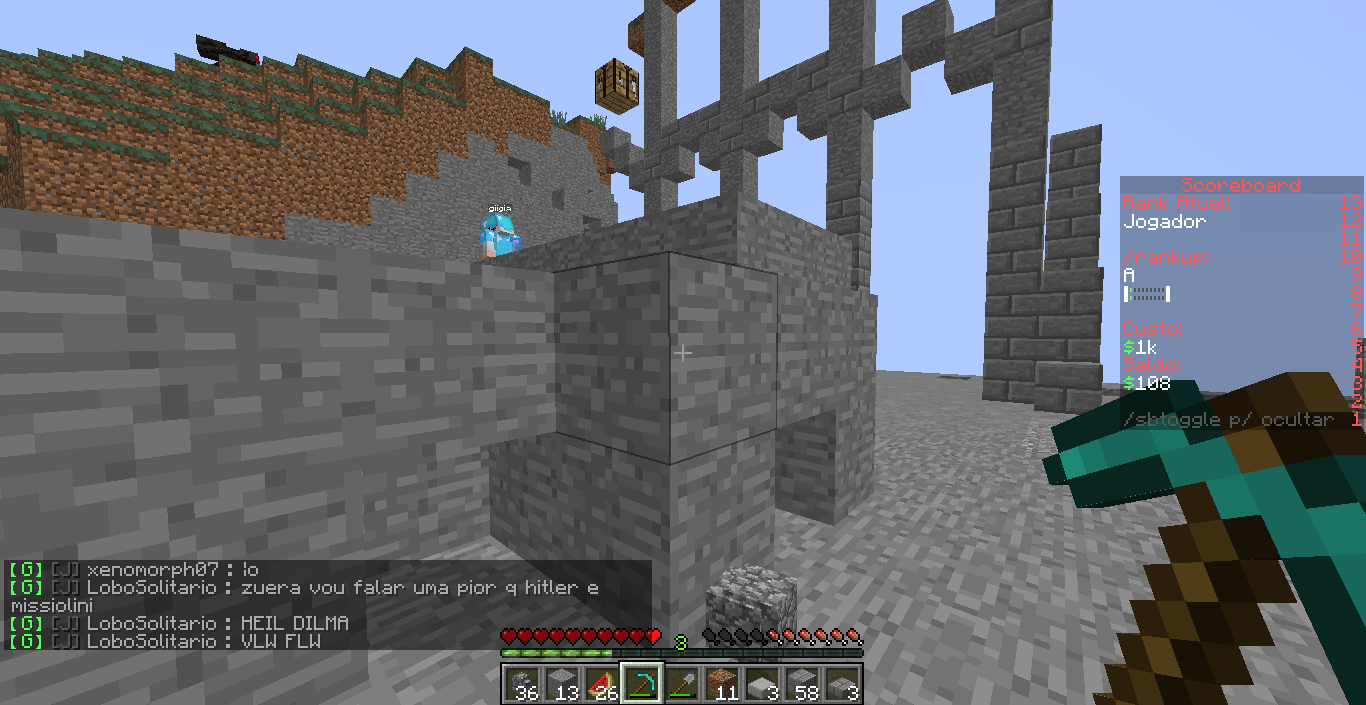Select the coal stack of 36
1366x705 pixels.
[x=522, y=684]
